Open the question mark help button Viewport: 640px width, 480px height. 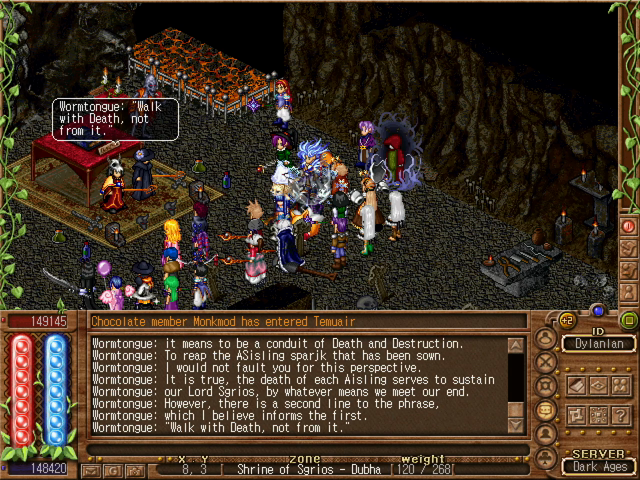point(618,415)
